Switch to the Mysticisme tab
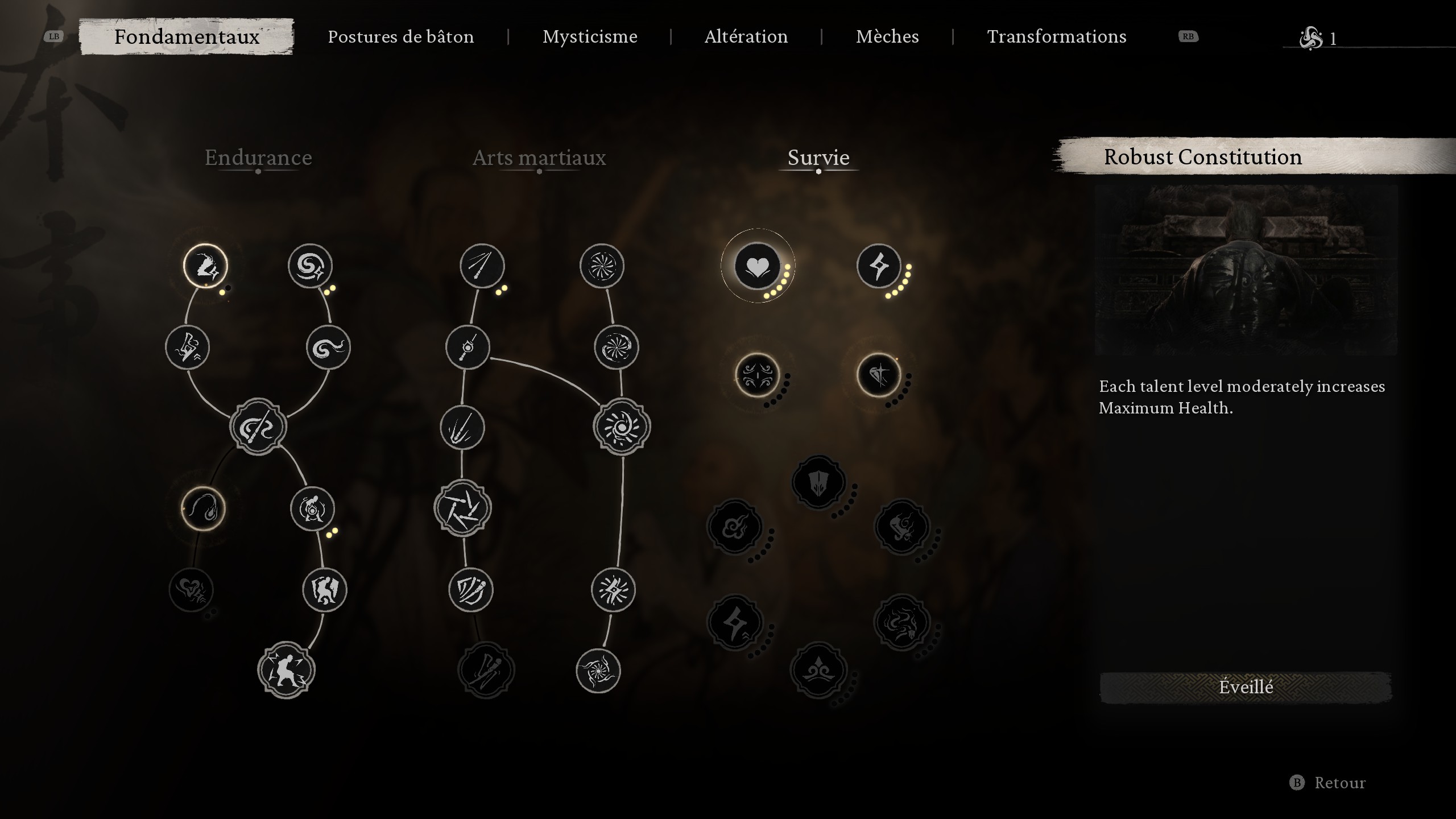1456x819 pixels. pyautogui.click(x=589, y=36)
